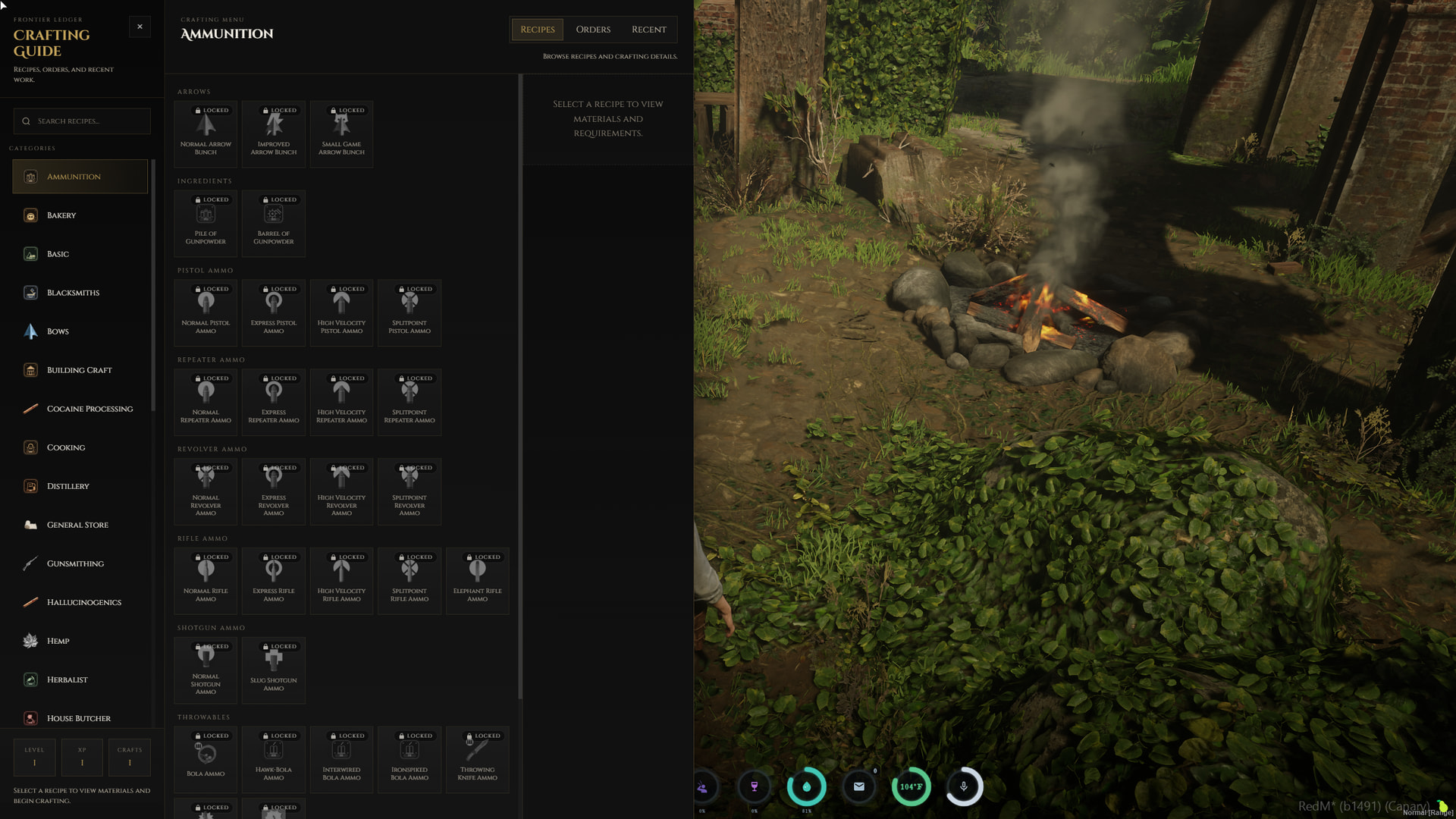Image resolution: width=1456 pixels, height=819 pixels.
Task: Select the Normal Arrow Bunch recipe
Action: [x=206, y=134]
